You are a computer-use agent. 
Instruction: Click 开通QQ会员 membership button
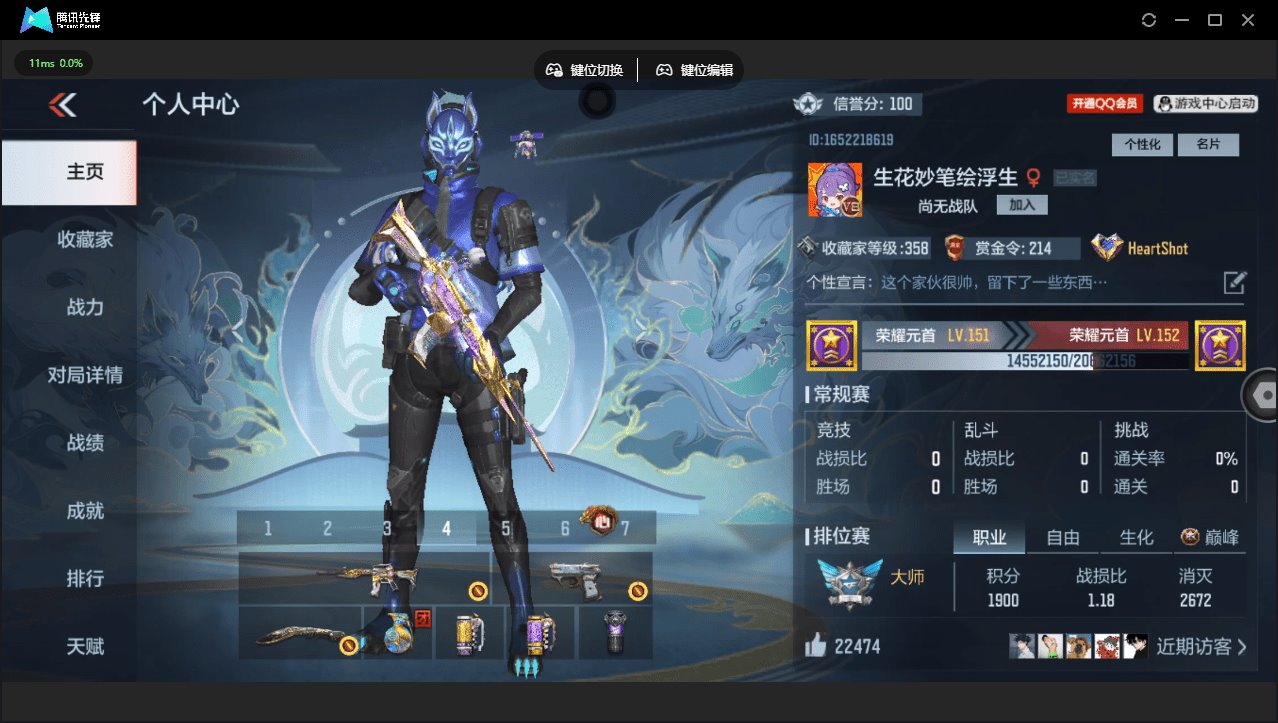pos(1104,103)
